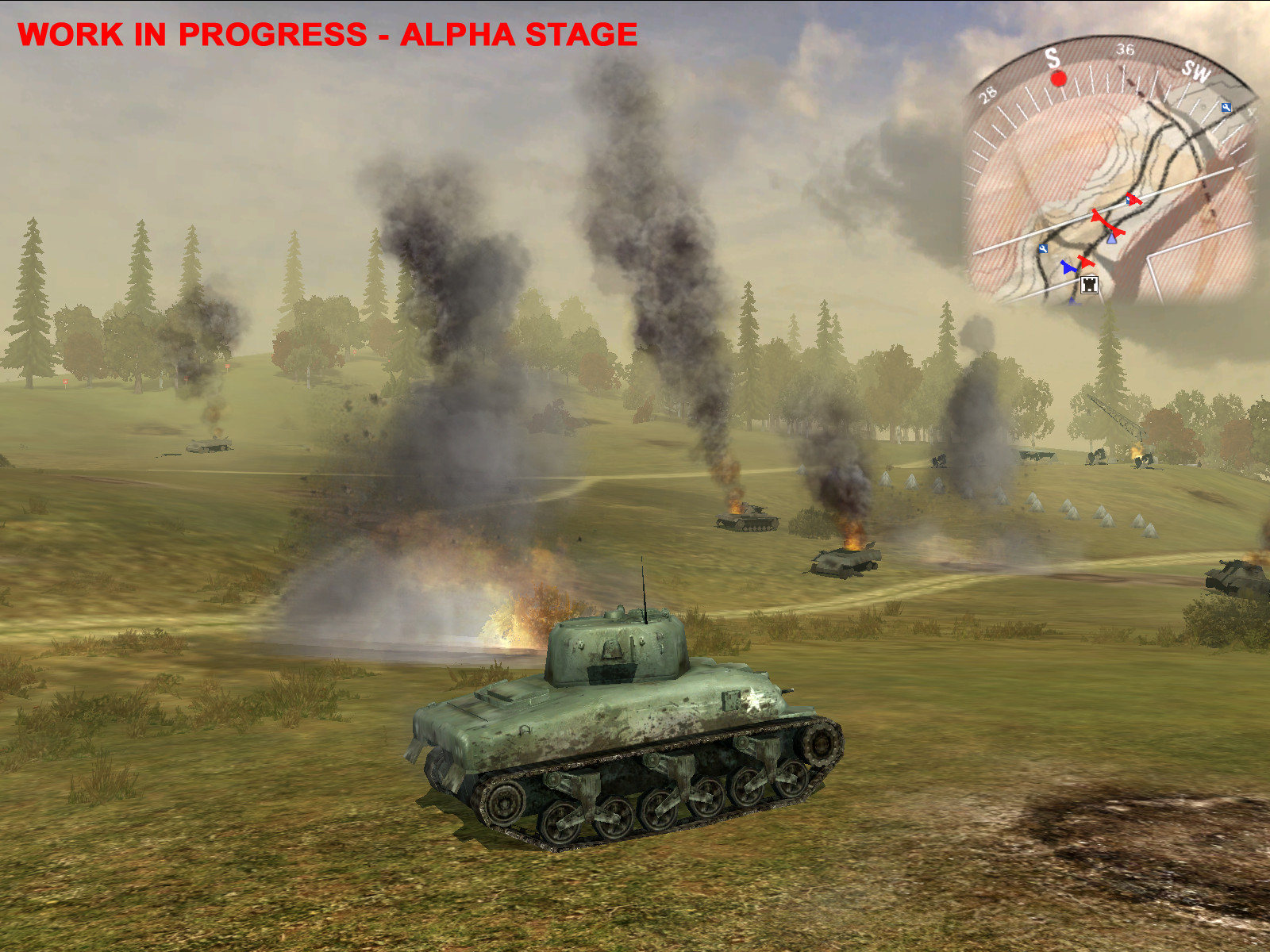Select the blue flag marker on the minimap
Image resolution: width=1270 pixels, height=952 pixels.
(x=1068, y=267)
